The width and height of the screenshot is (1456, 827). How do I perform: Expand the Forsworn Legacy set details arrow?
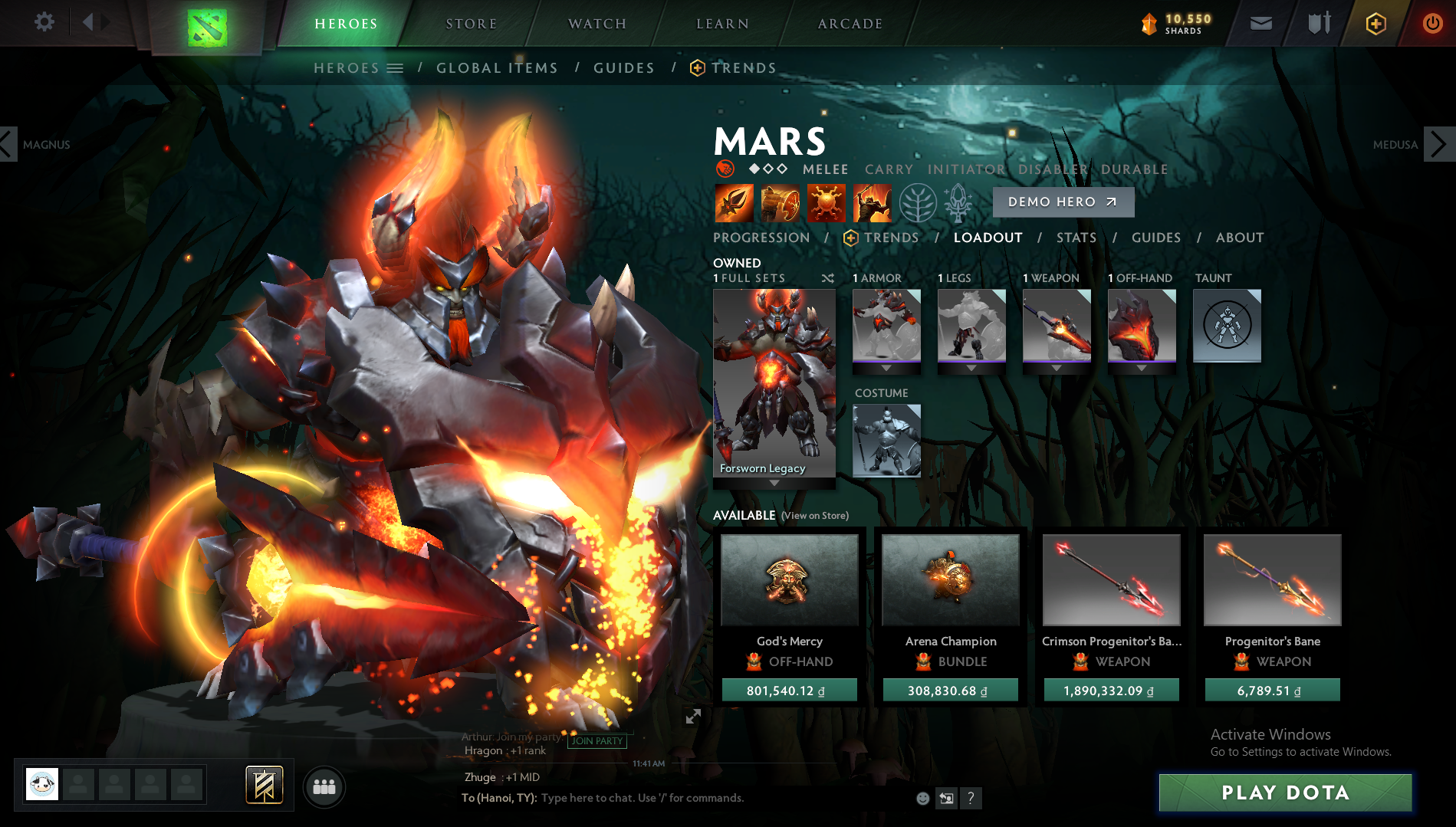774,482
